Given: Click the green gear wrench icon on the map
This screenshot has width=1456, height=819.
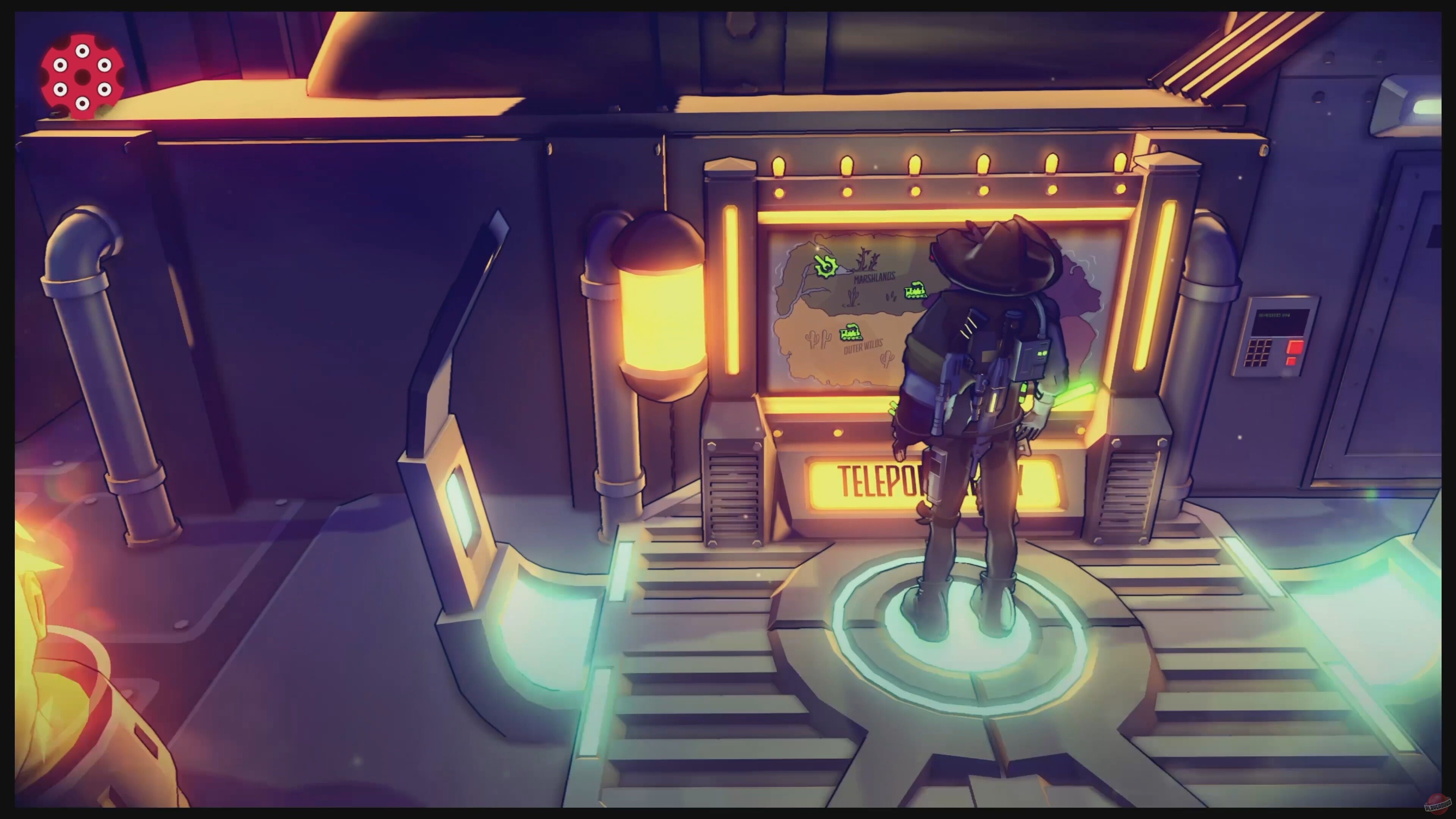Looking at the screenshot, I should 827,266.
